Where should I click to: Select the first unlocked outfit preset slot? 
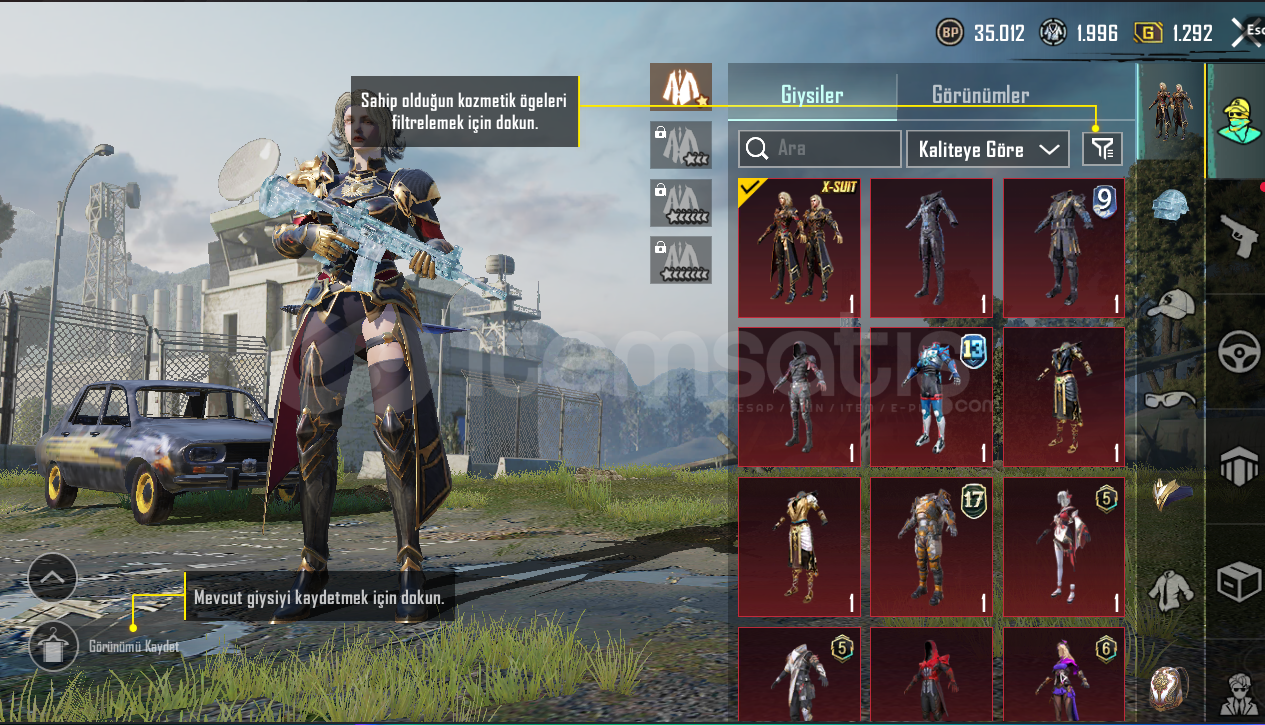680,87
